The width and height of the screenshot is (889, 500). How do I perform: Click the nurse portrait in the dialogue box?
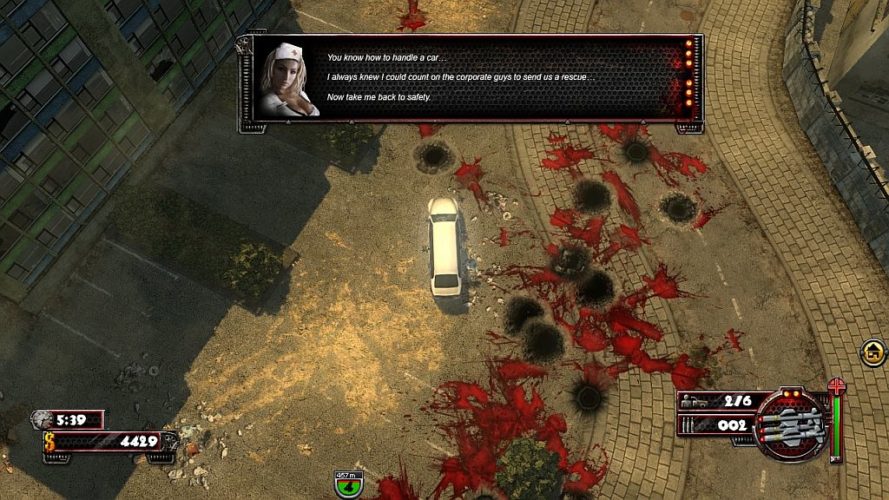[288, 80]
